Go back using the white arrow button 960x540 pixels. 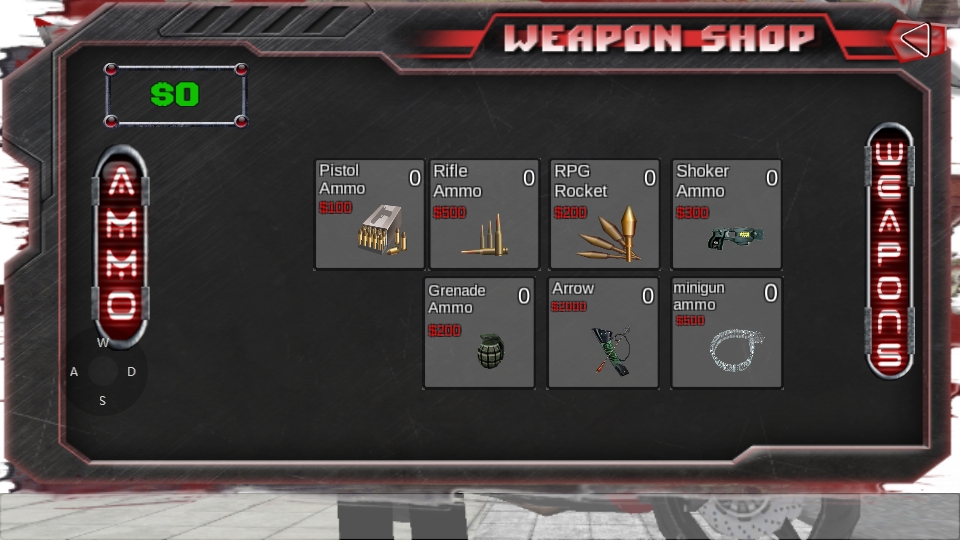(914, 40)
